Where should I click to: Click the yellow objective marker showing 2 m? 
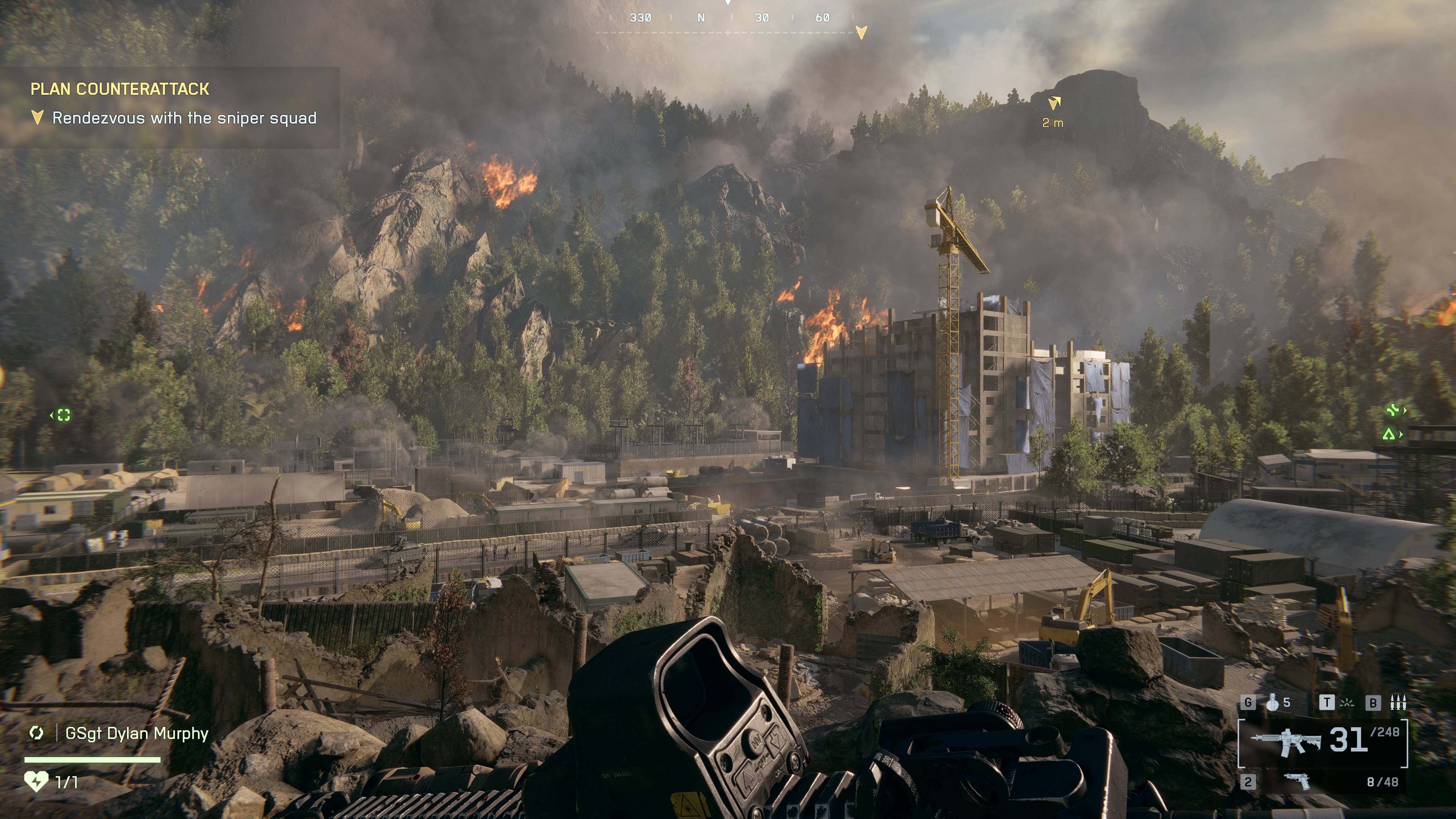pos(1054,103)
